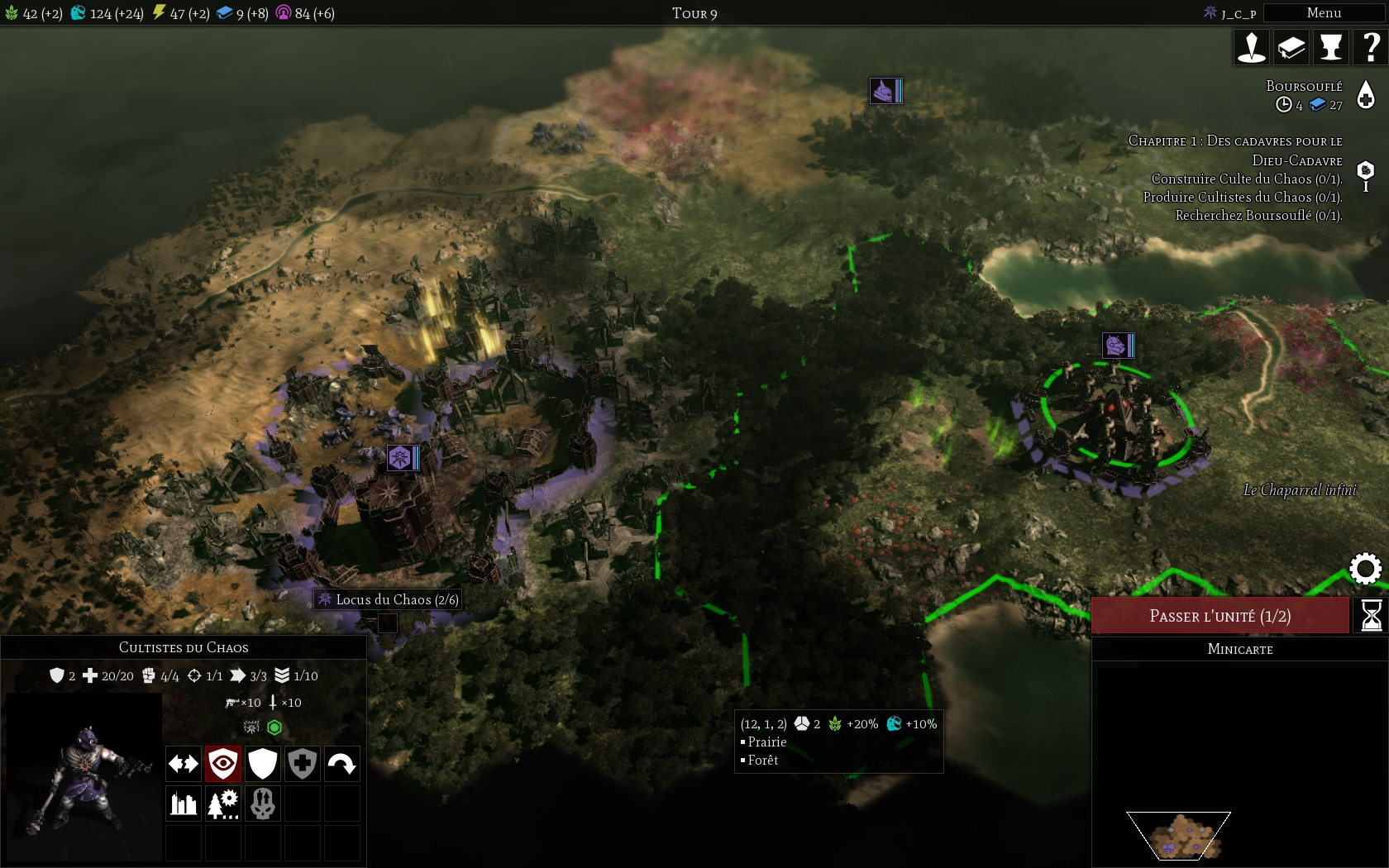1389x868 pixels.
Task: Toggle the red eye shield overwatch action
Action: 223,764
